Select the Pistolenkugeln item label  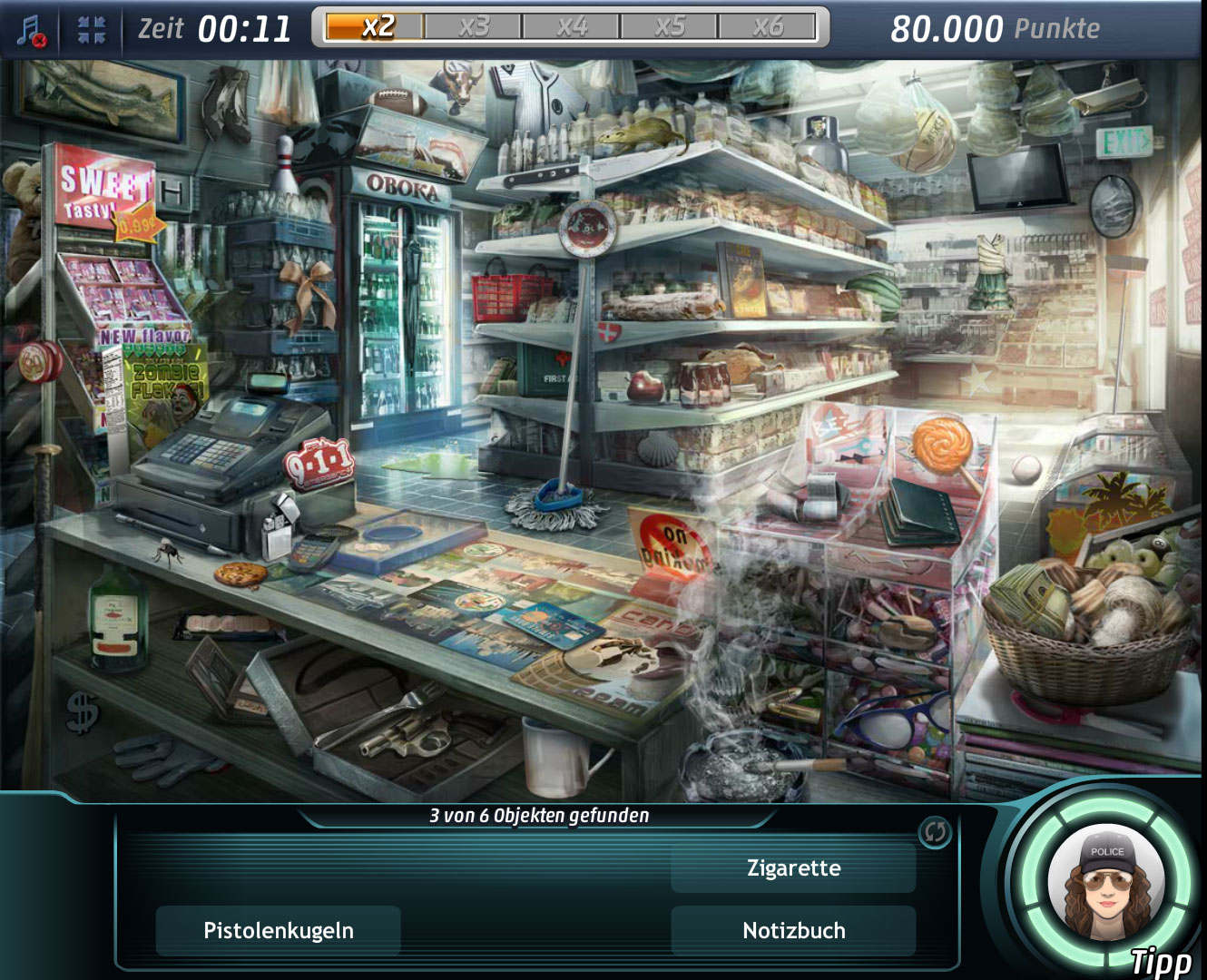pyautogui.click(x=279, y=930)
